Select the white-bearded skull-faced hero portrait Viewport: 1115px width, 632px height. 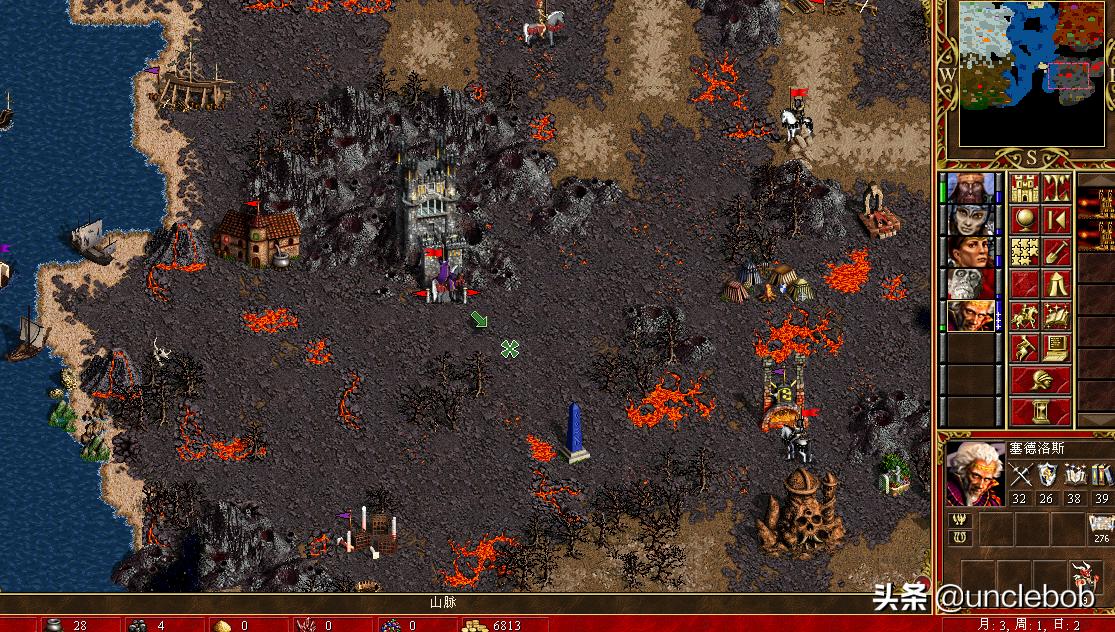click(971, 284)
